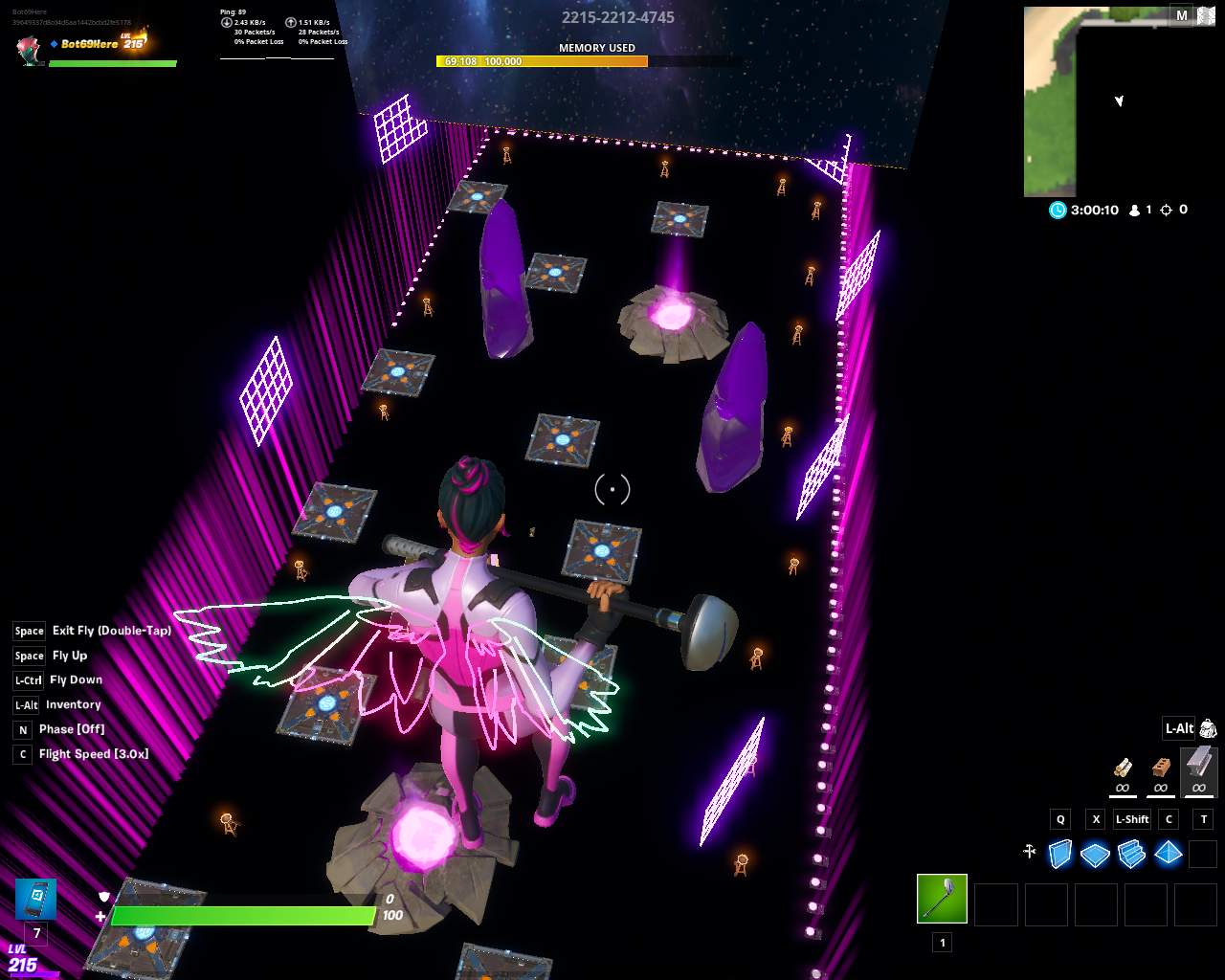The width and height of the screenshot is (1225, 980).
Task: Click the round timer clock icon
Action: click(1058, 210)
